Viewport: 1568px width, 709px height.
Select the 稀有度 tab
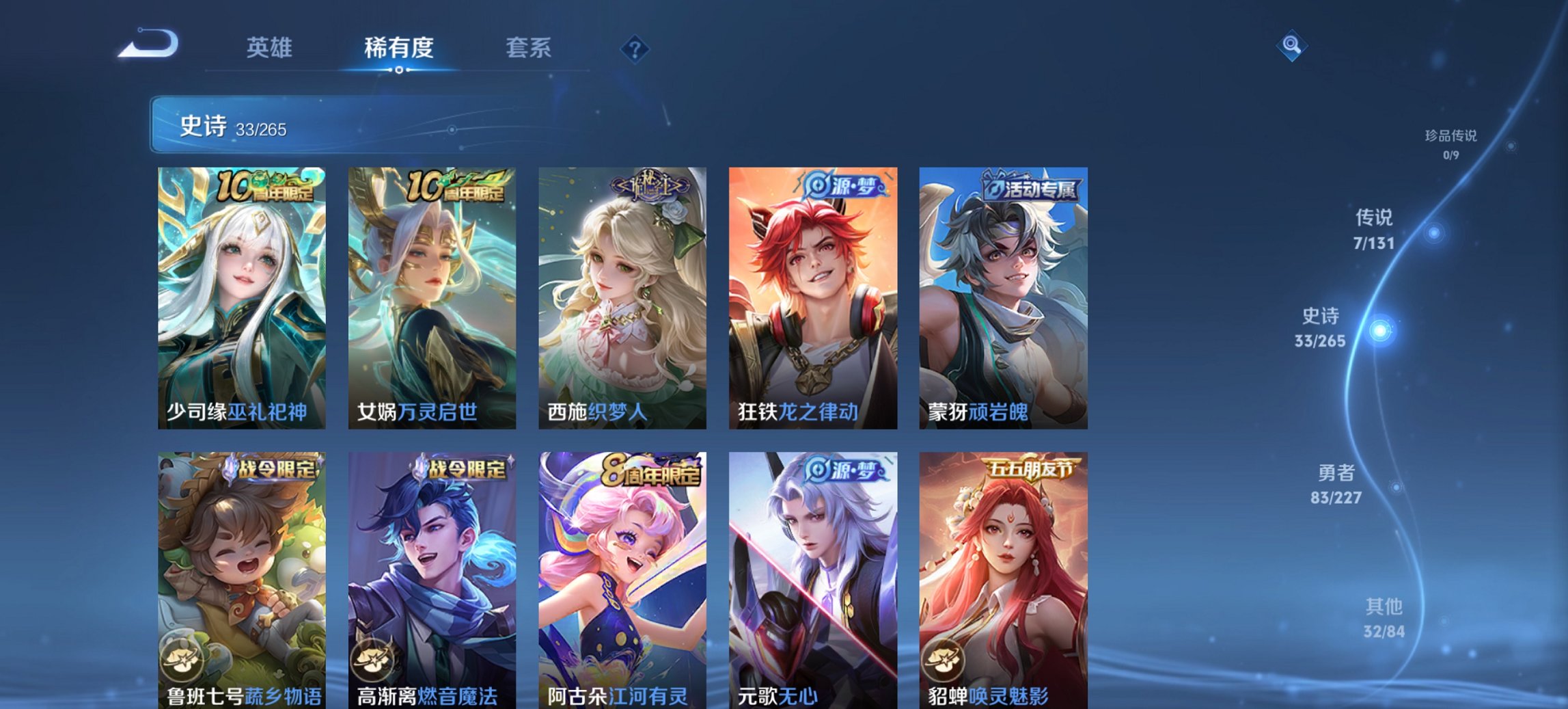pos(398,48)
